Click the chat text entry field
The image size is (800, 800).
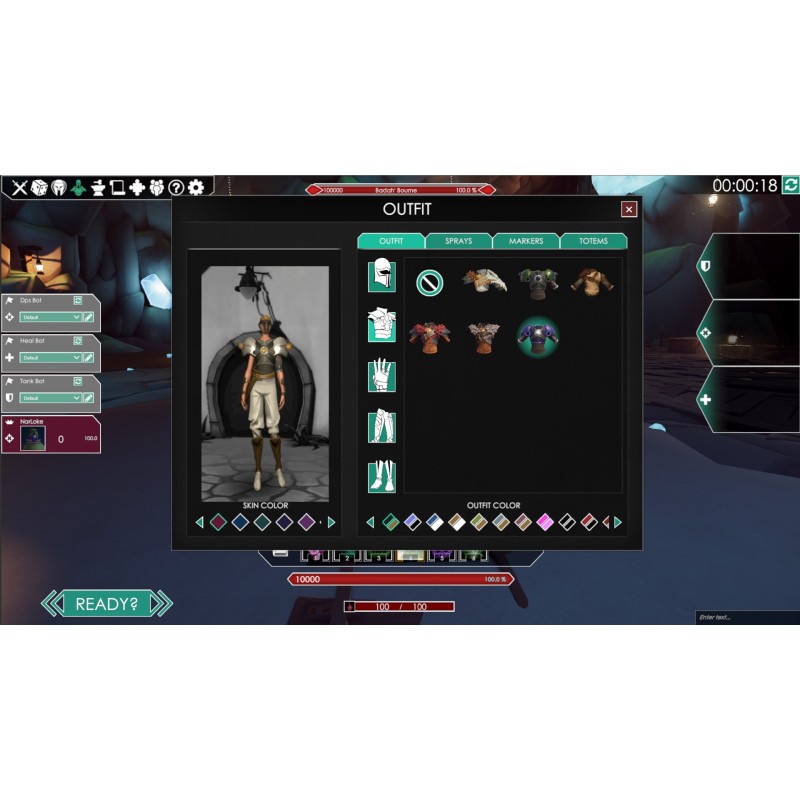(x=745, y=617)
